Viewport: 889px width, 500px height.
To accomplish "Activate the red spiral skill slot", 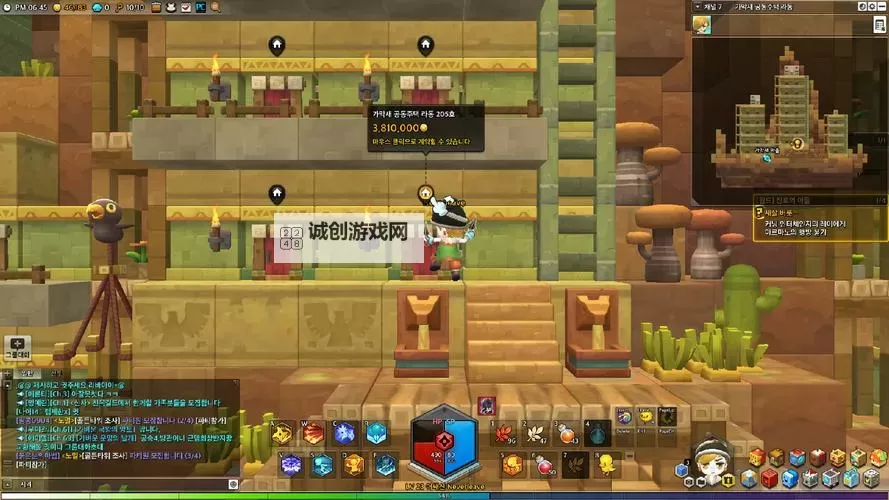I will (x=314, y=434).
